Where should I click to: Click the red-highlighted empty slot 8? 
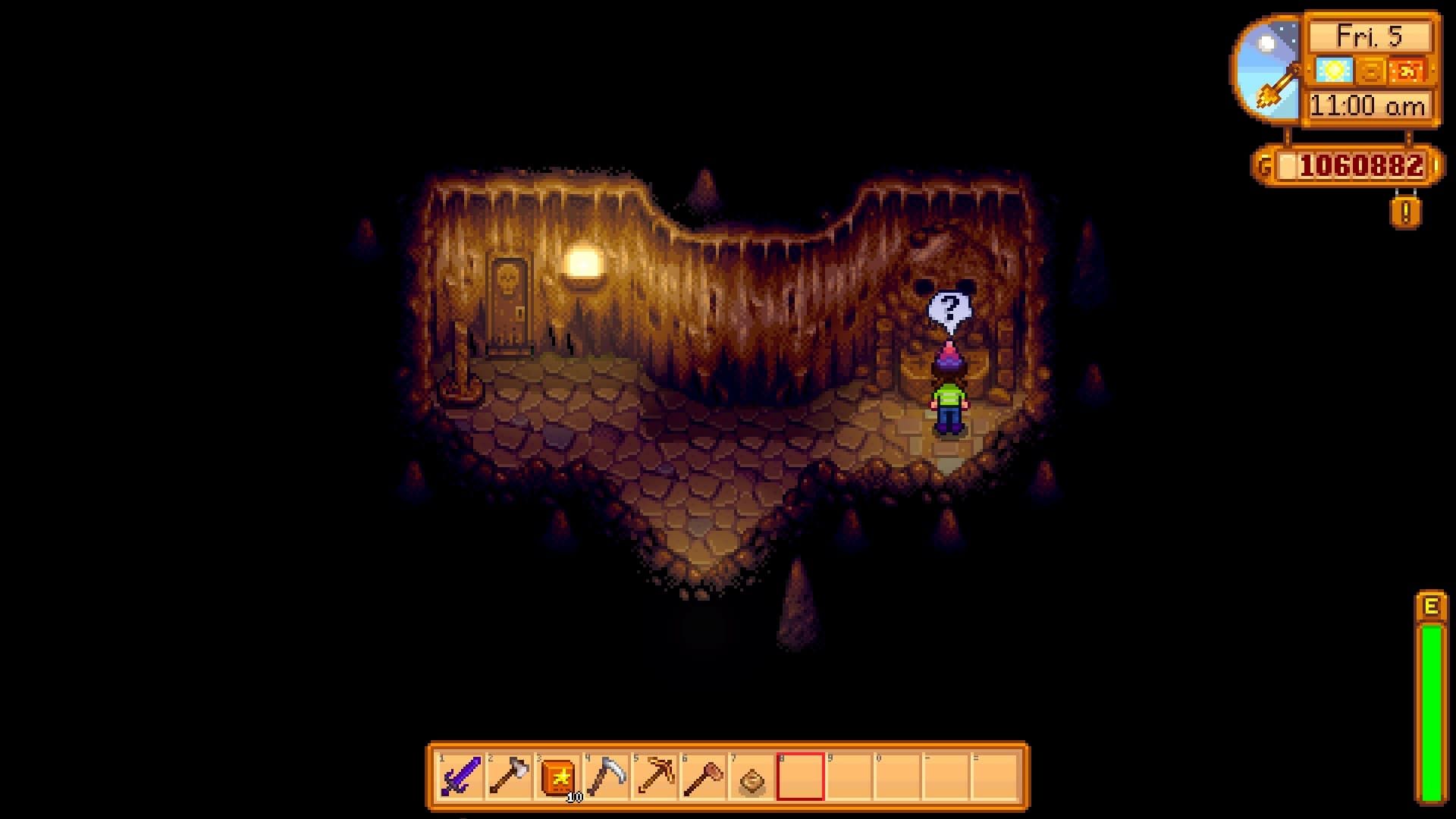[x=800, y=777]
